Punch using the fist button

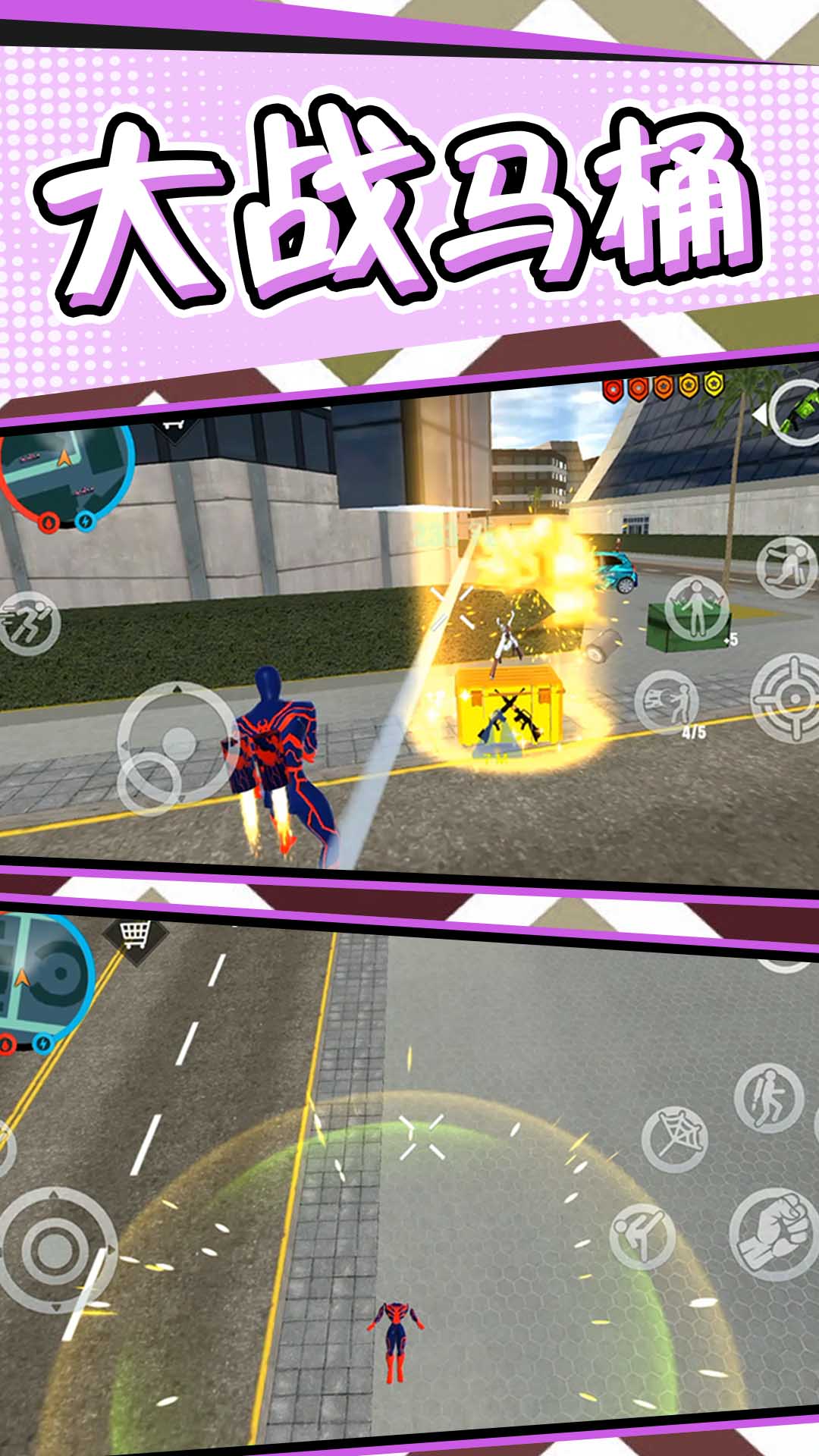point(772,1234)
